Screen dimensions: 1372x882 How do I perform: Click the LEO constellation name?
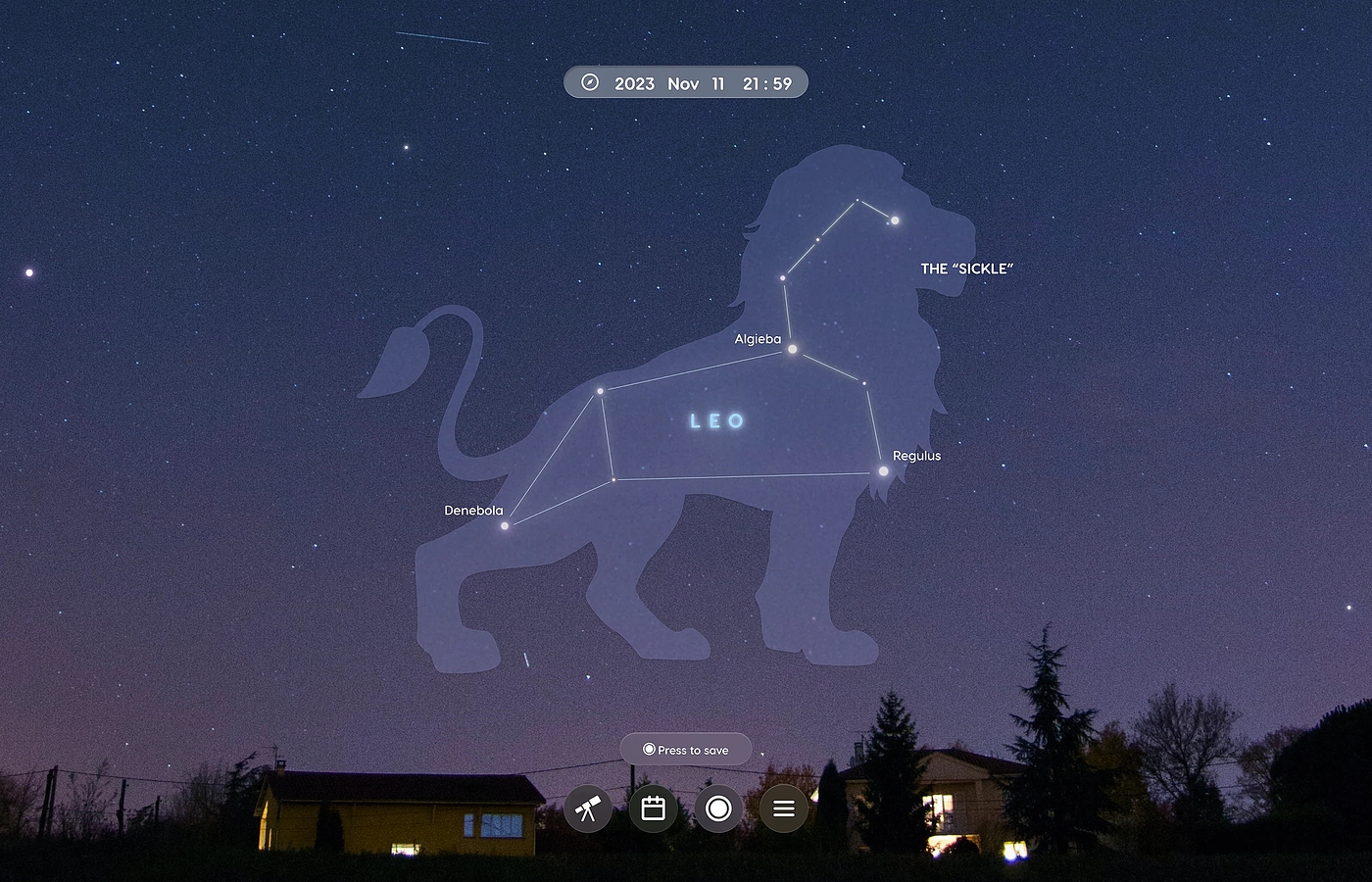pos(717,421)
